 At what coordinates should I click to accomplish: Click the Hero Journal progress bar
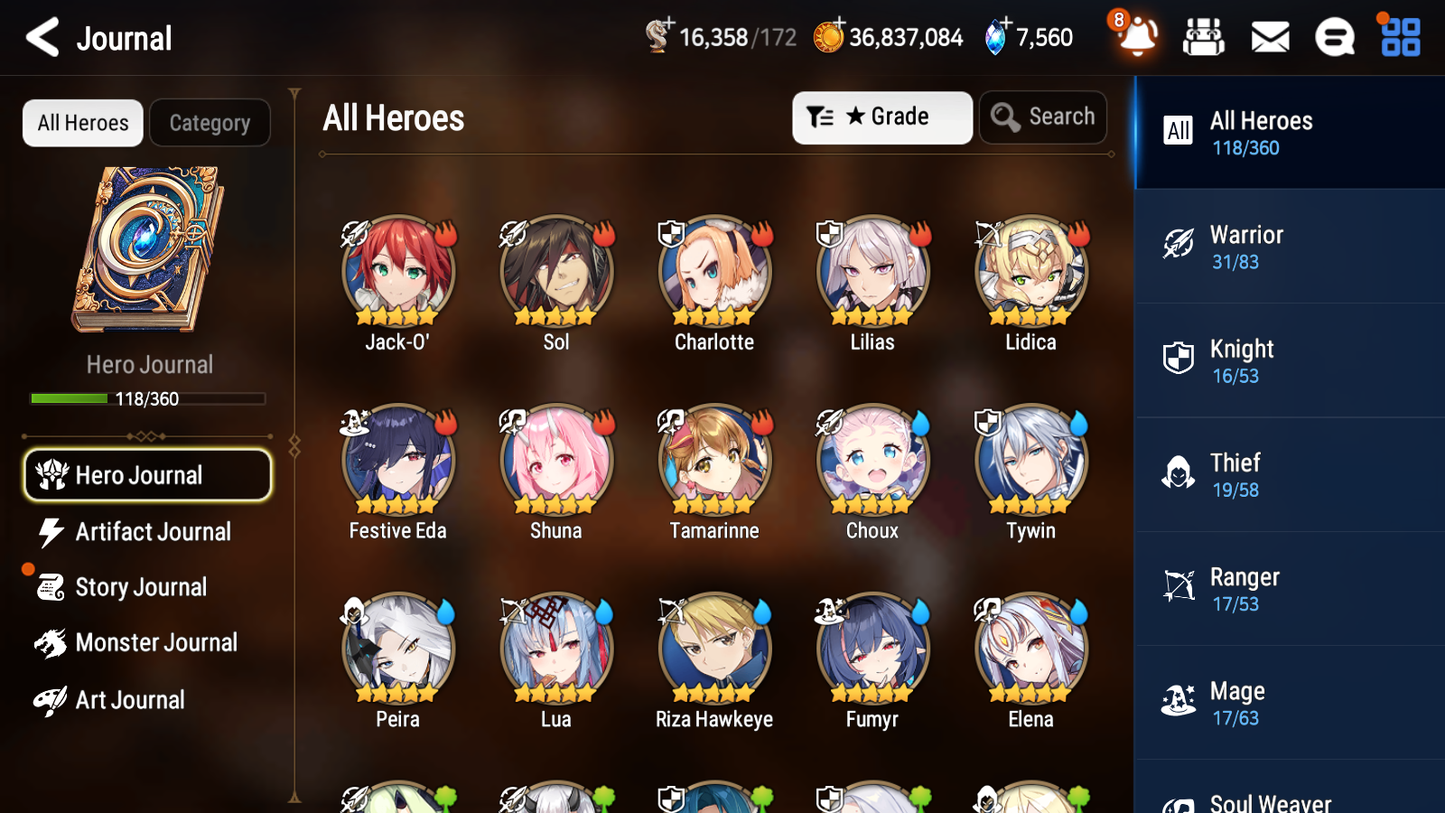(x=149, y=398)
